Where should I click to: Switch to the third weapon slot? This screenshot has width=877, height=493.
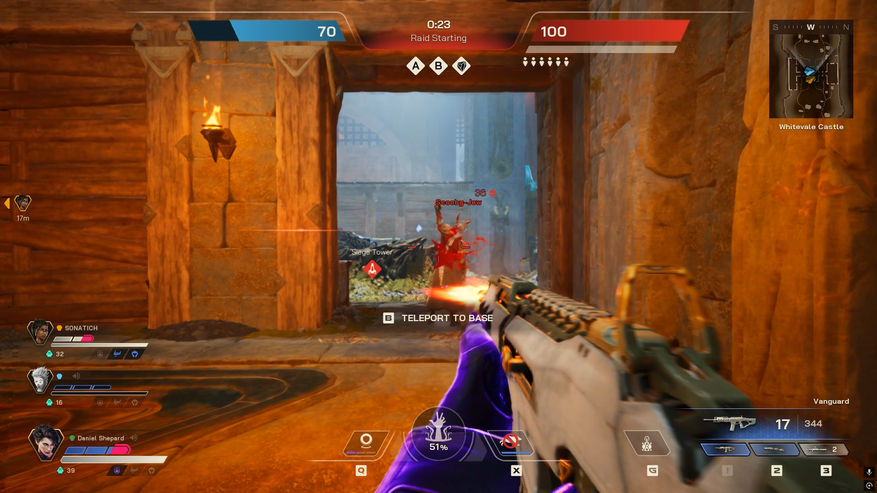[x=825, y=450]
